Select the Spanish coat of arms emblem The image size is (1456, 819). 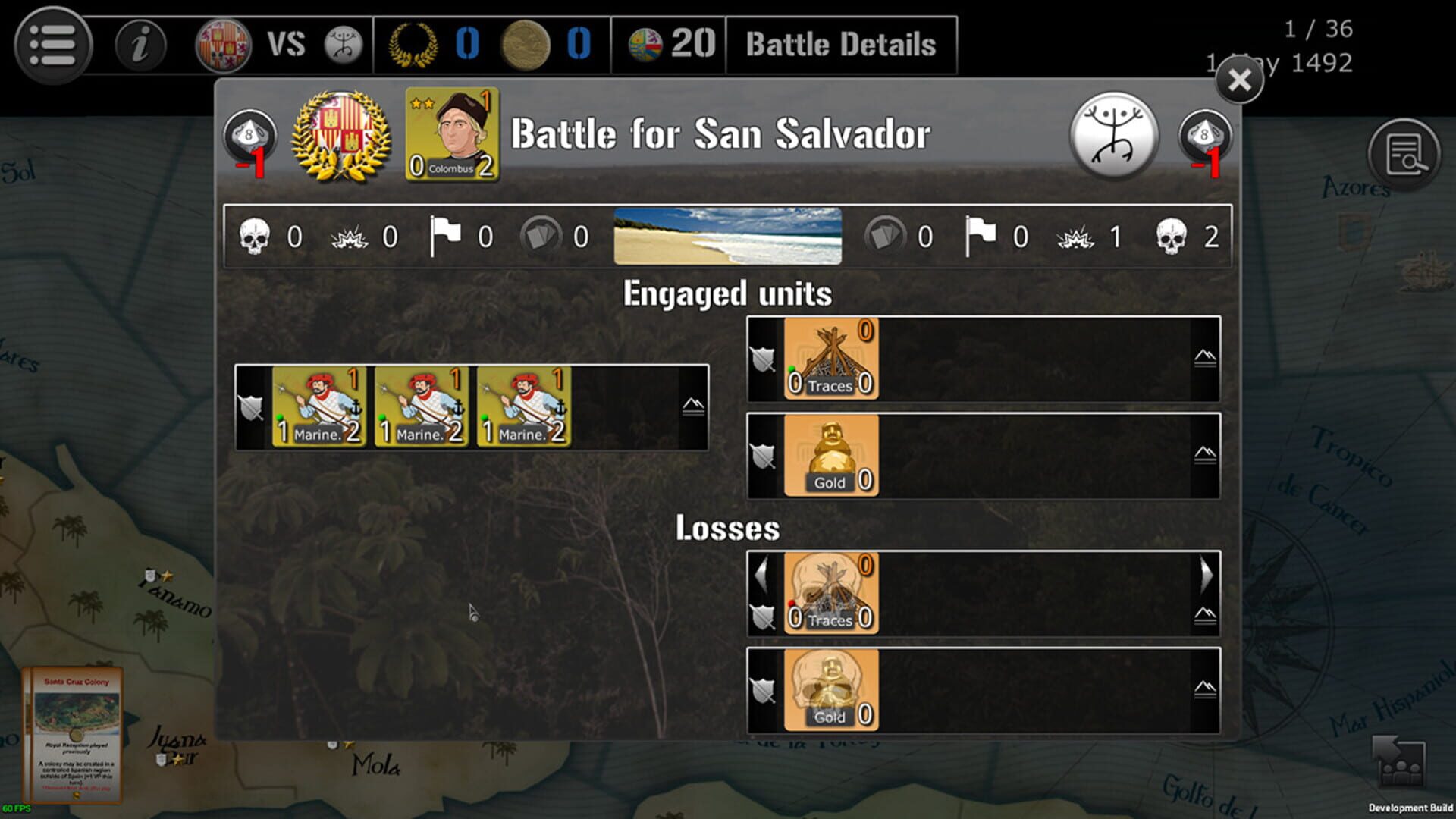(x=220, y=43)
